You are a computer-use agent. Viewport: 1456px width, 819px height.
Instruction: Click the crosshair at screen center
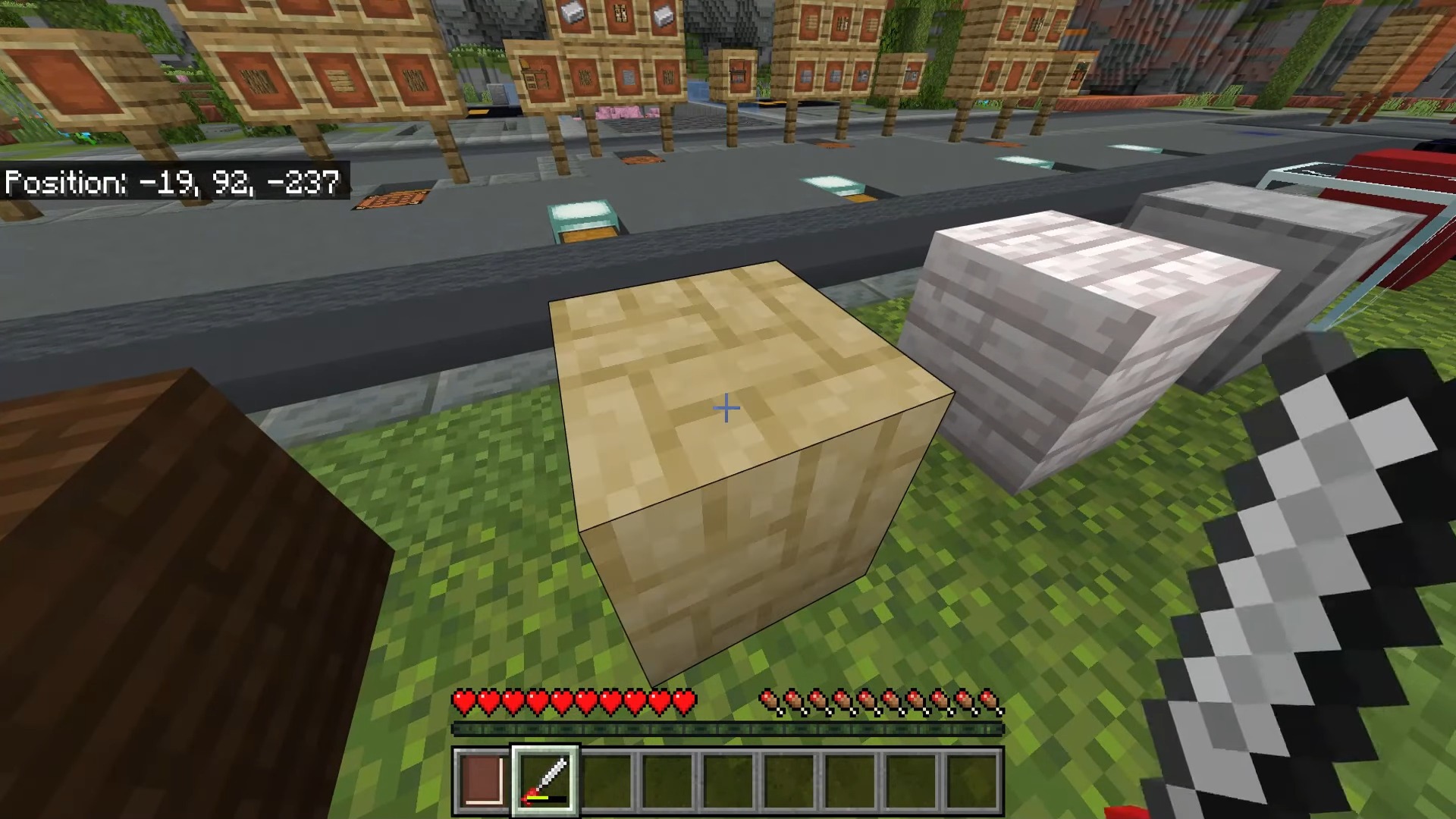click(726, 408)
